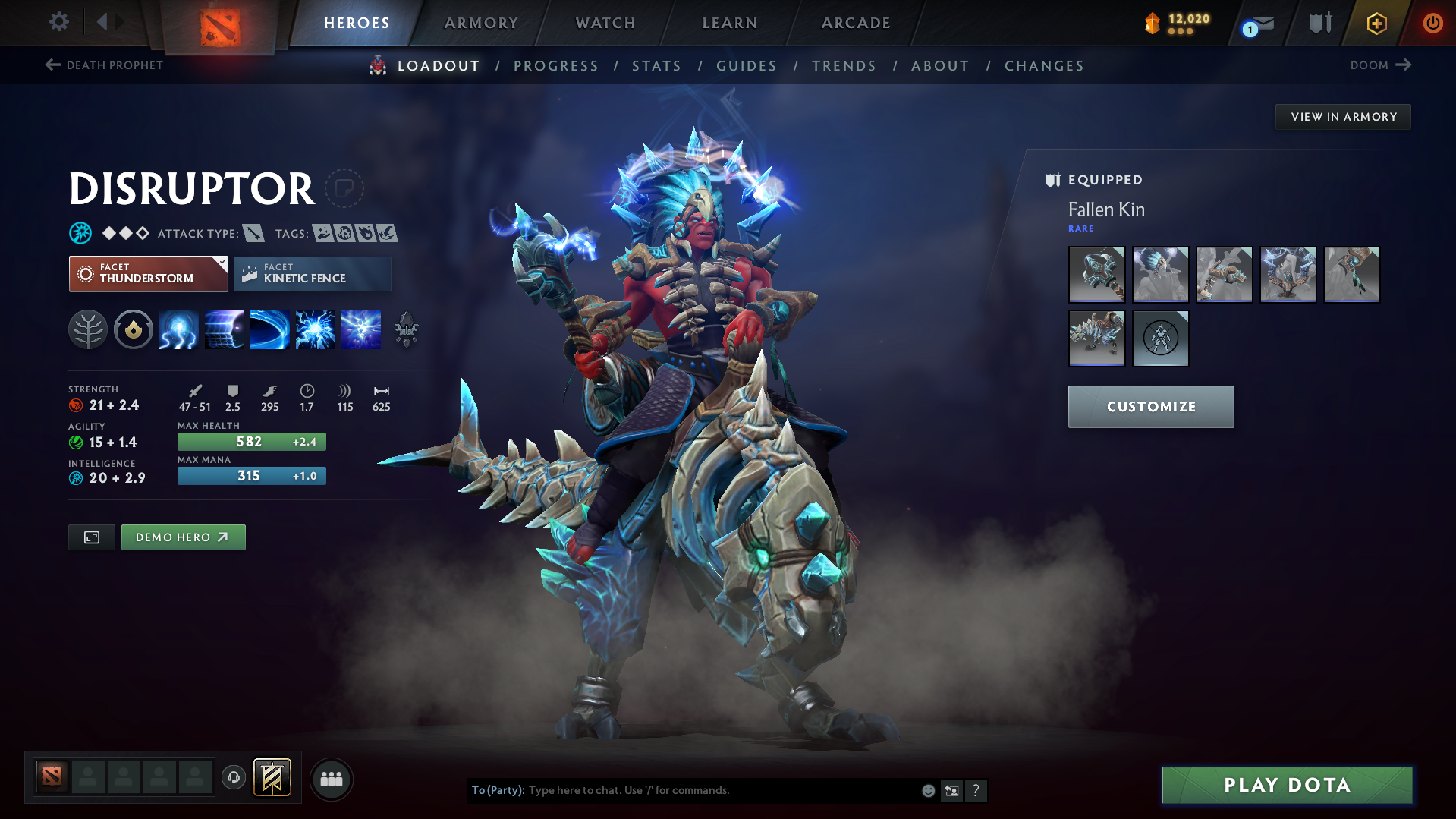Image resolution: width=1456 pixels, height=819 pixels.
Task: Toggle the full-body portrait view button
Action: click(91, 537)
